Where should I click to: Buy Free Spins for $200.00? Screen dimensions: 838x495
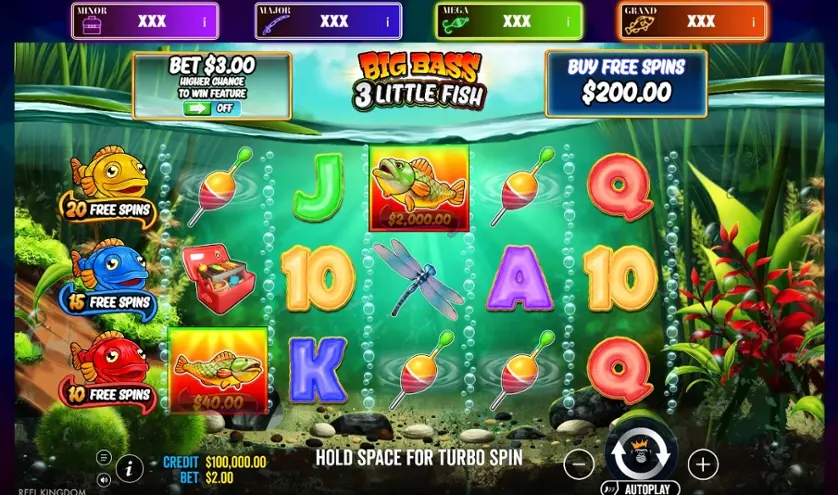625,81
